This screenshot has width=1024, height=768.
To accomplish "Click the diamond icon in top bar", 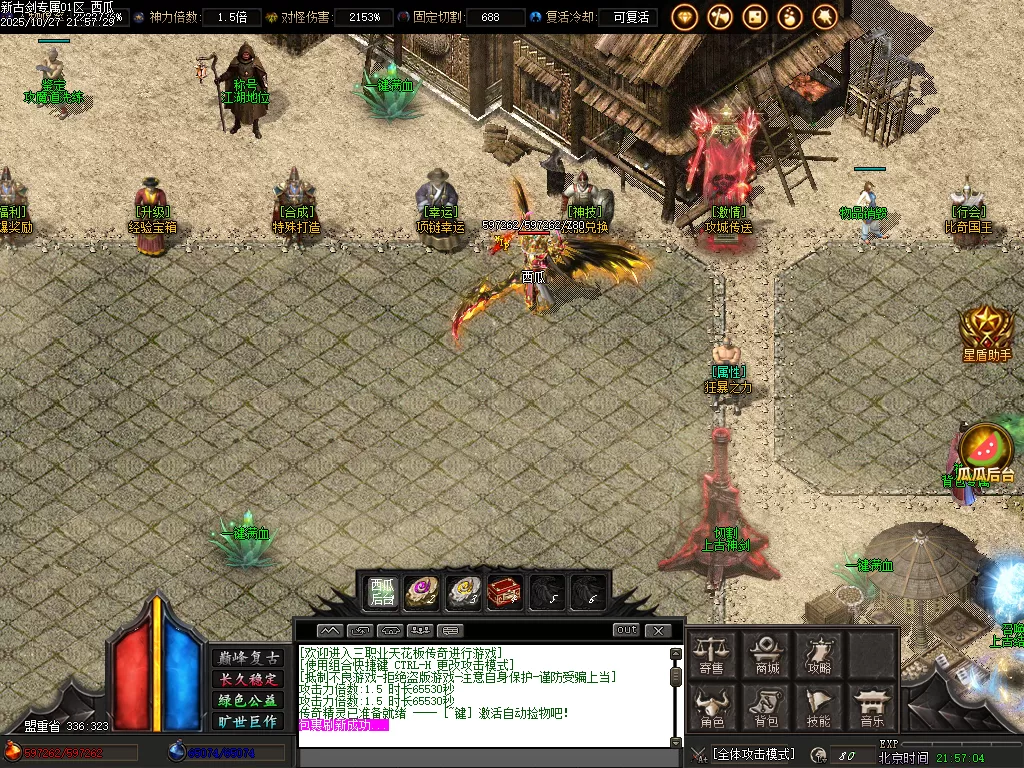I will [x=685, y=17].
